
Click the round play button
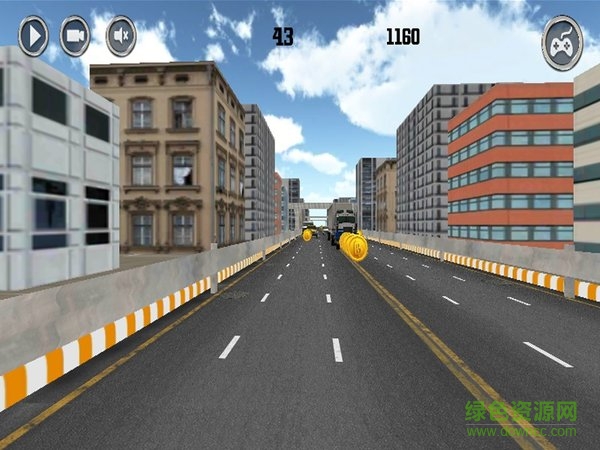tap(33, 37)
